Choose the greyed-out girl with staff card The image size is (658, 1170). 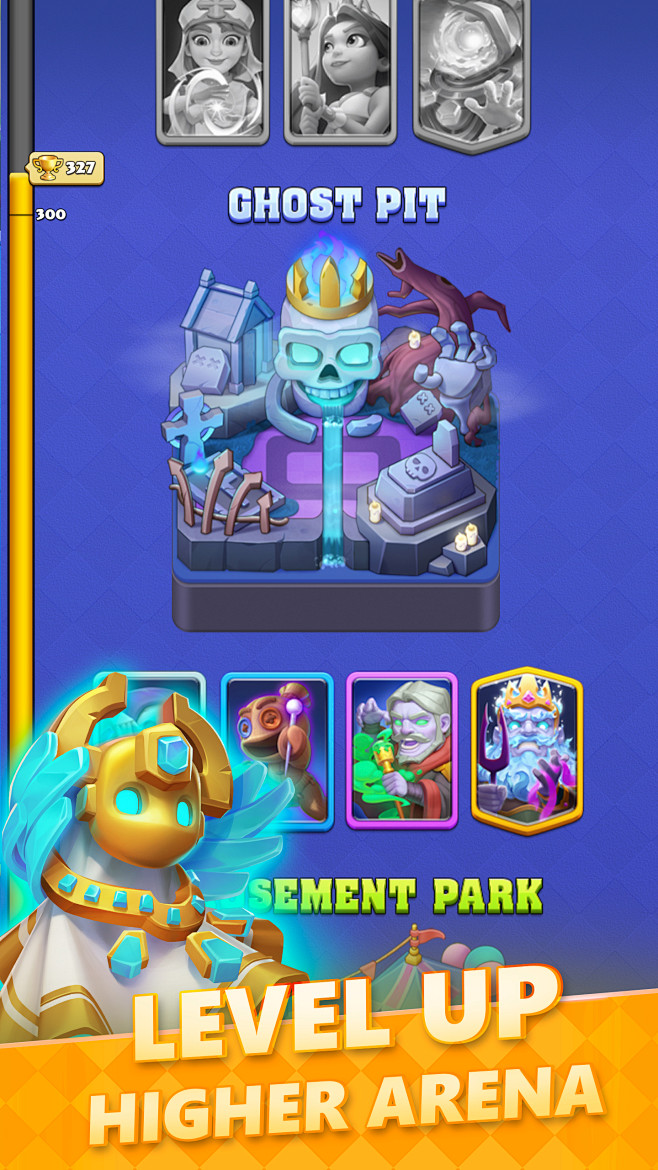pyautogui.click(x=341, y=68)
